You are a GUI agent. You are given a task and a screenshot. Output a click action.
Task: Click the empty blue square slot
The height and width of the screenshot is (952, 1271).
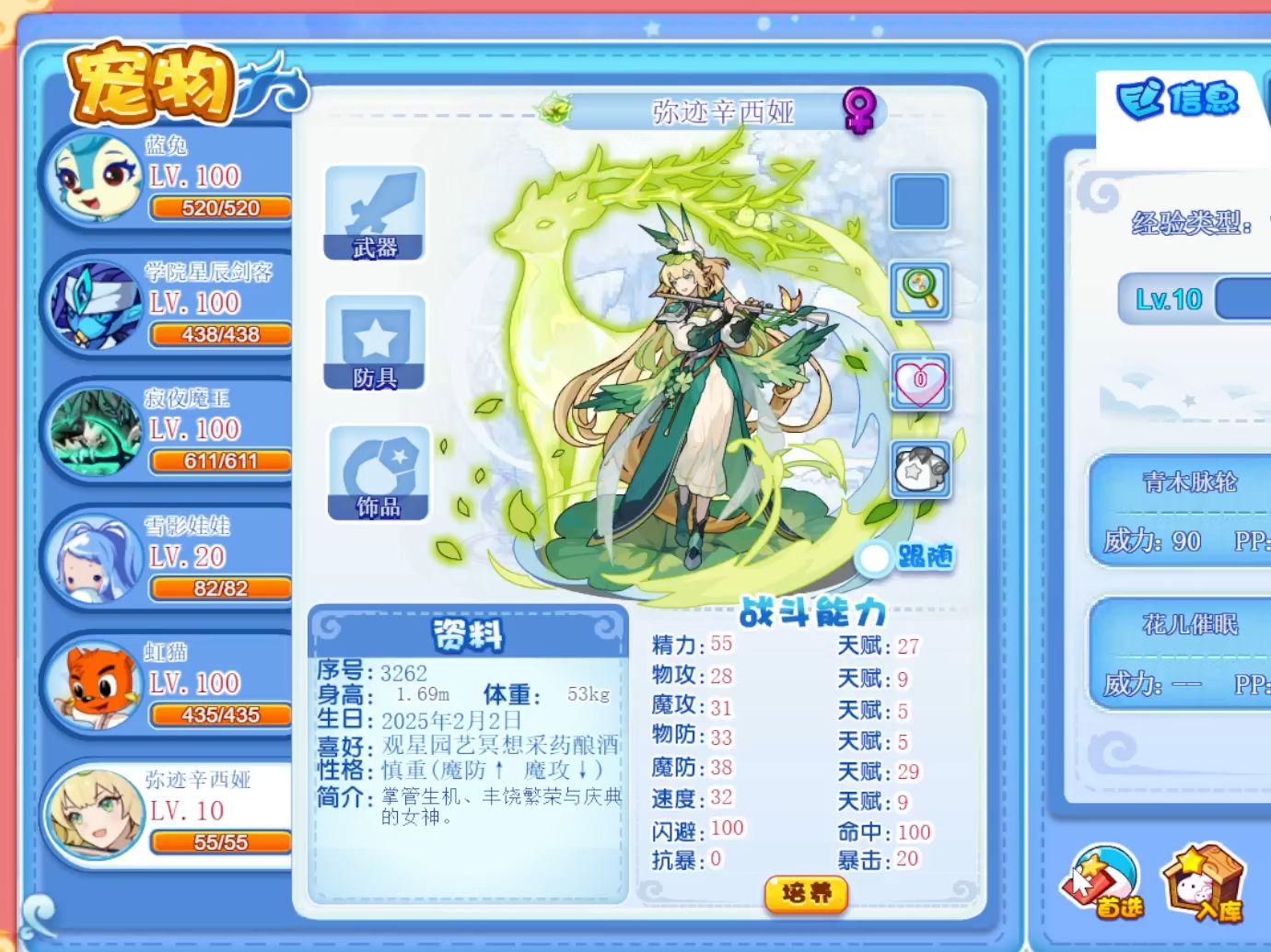919,201
